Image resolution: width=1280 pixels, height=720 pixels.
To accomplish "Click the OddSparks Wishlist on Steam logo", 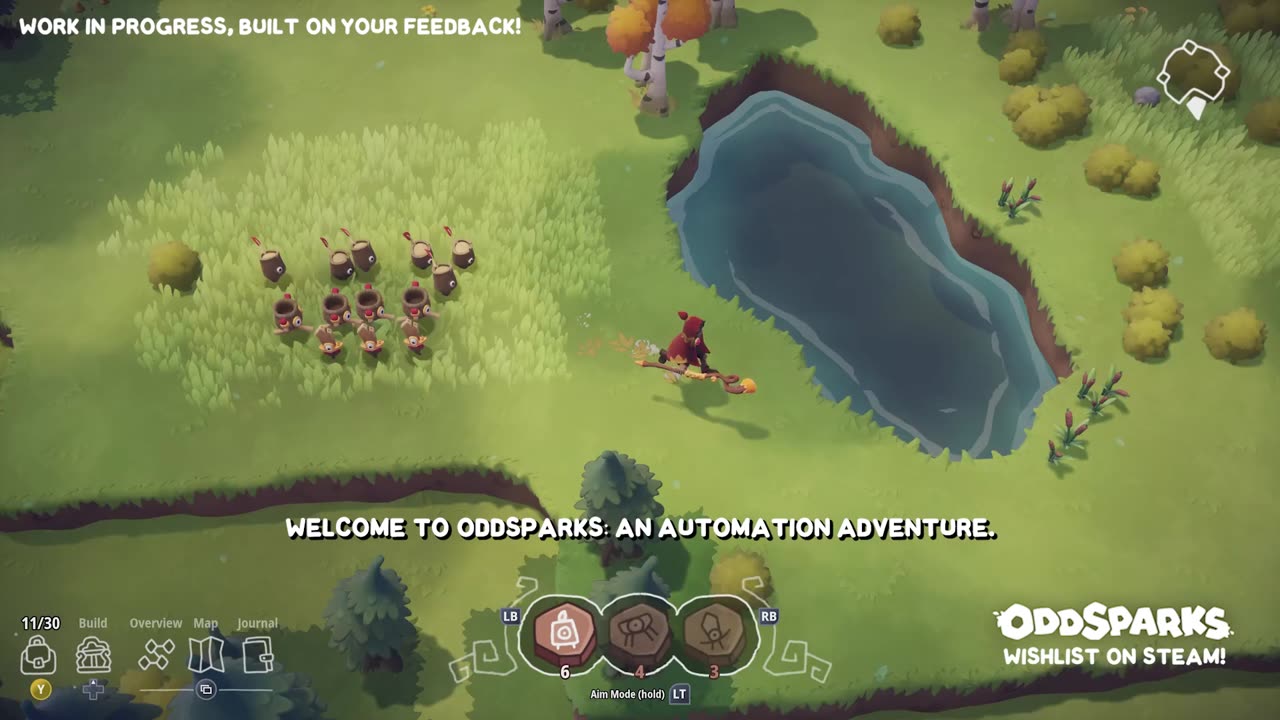I will 1114,634.
